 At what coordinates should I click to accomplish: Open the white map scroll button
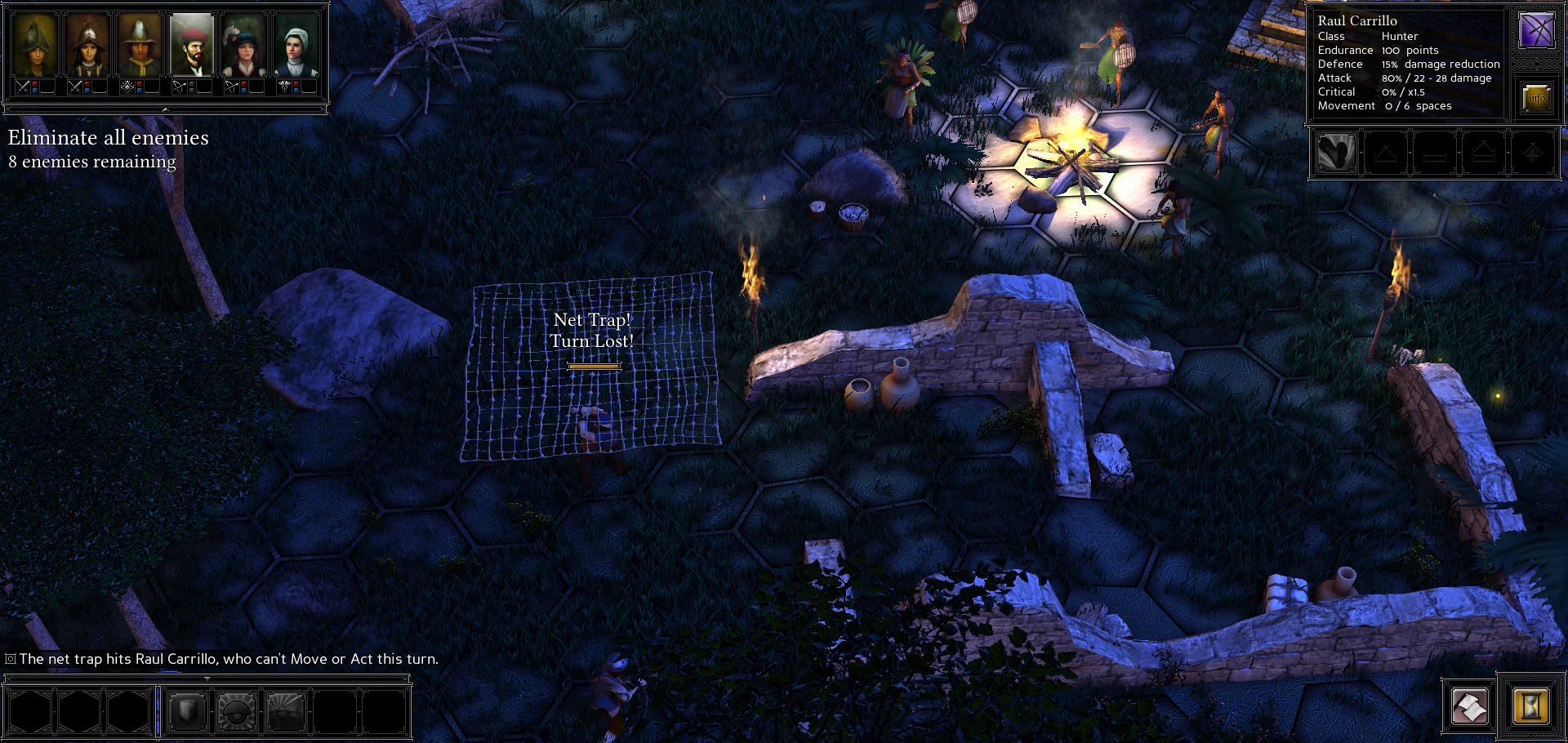1469,705
